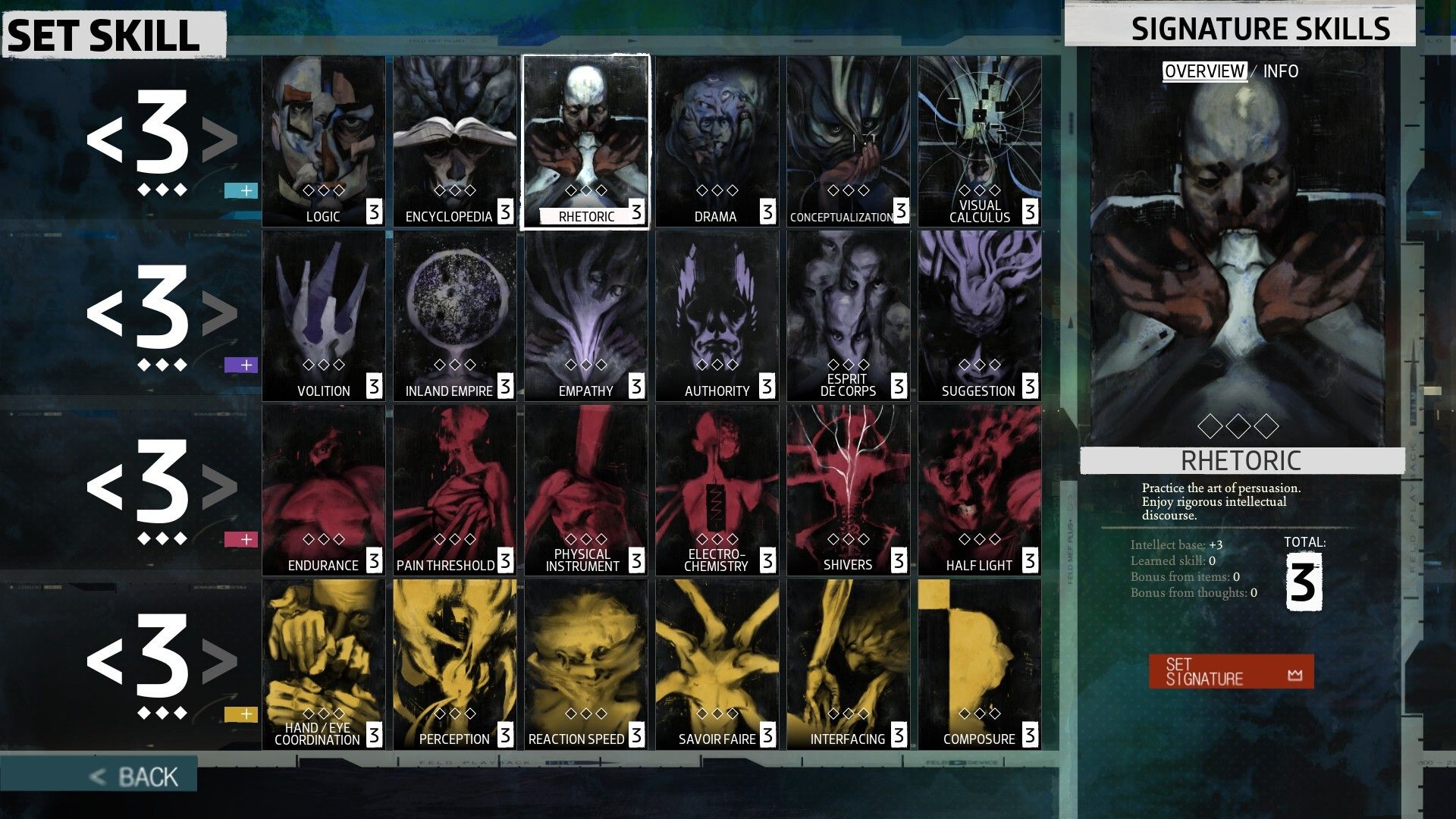
Task: Select the Logic skill card
Action: coord(324,141)
